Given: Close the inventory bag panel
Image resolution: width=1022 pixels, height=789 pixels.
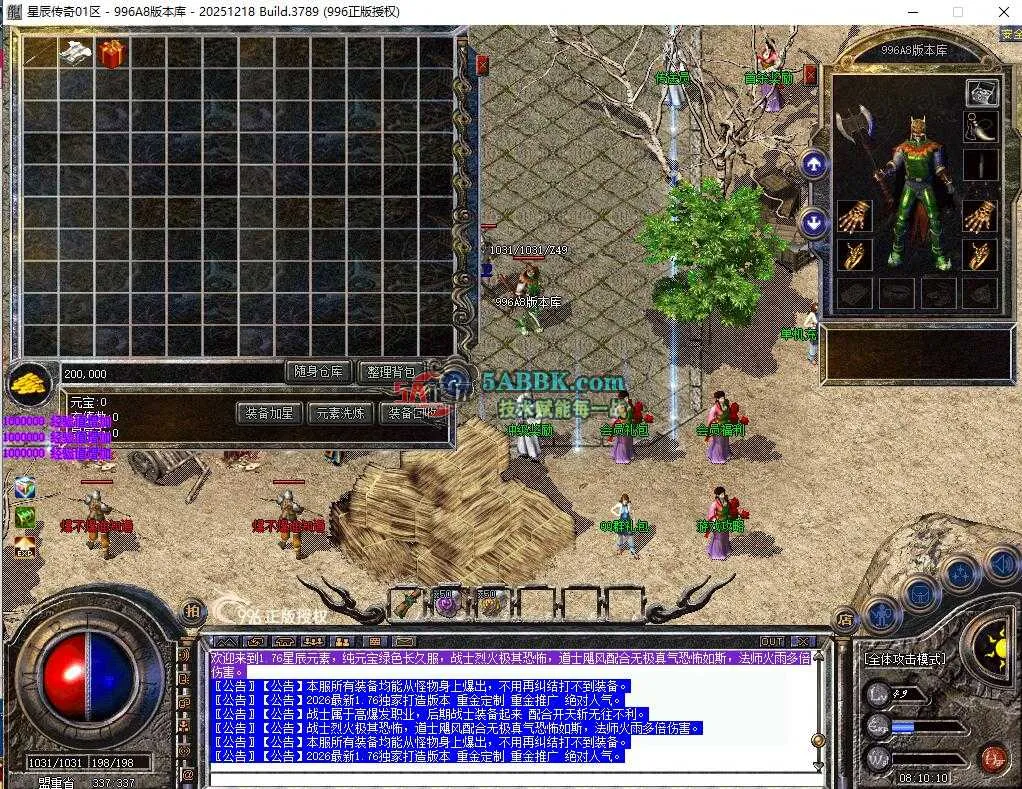Looking at the screenshot, I should click(483, 65).
